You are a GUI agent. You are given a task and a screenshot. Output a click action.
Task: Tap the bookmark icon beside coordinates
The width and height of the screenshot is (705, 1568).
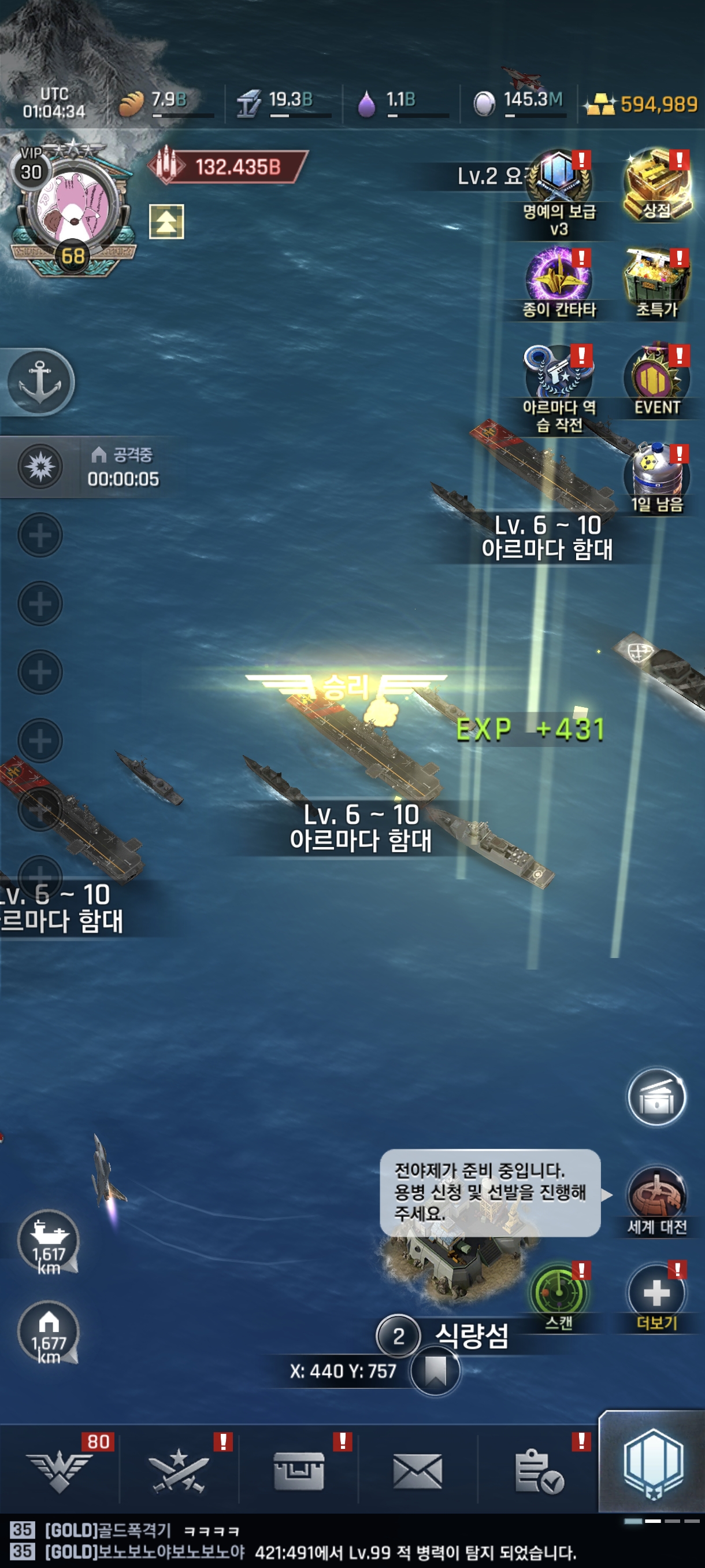point(435,1370)
